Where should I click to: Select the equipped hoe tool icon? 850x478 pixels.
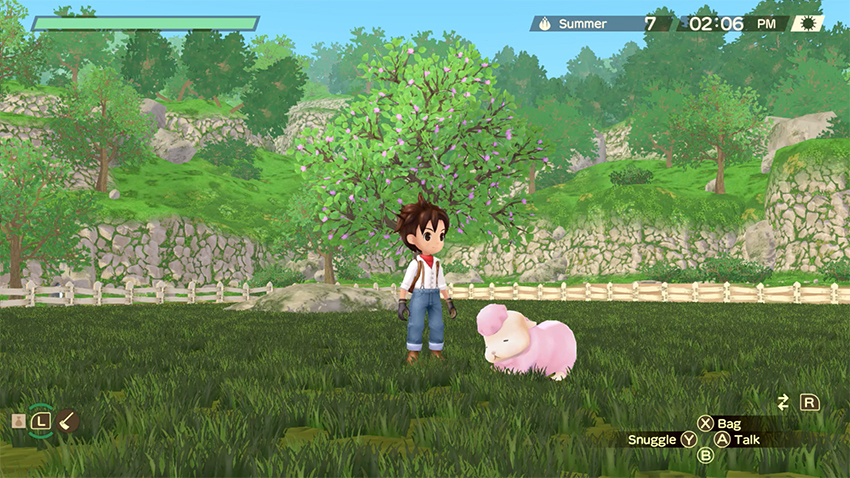(x=68, y=421)
